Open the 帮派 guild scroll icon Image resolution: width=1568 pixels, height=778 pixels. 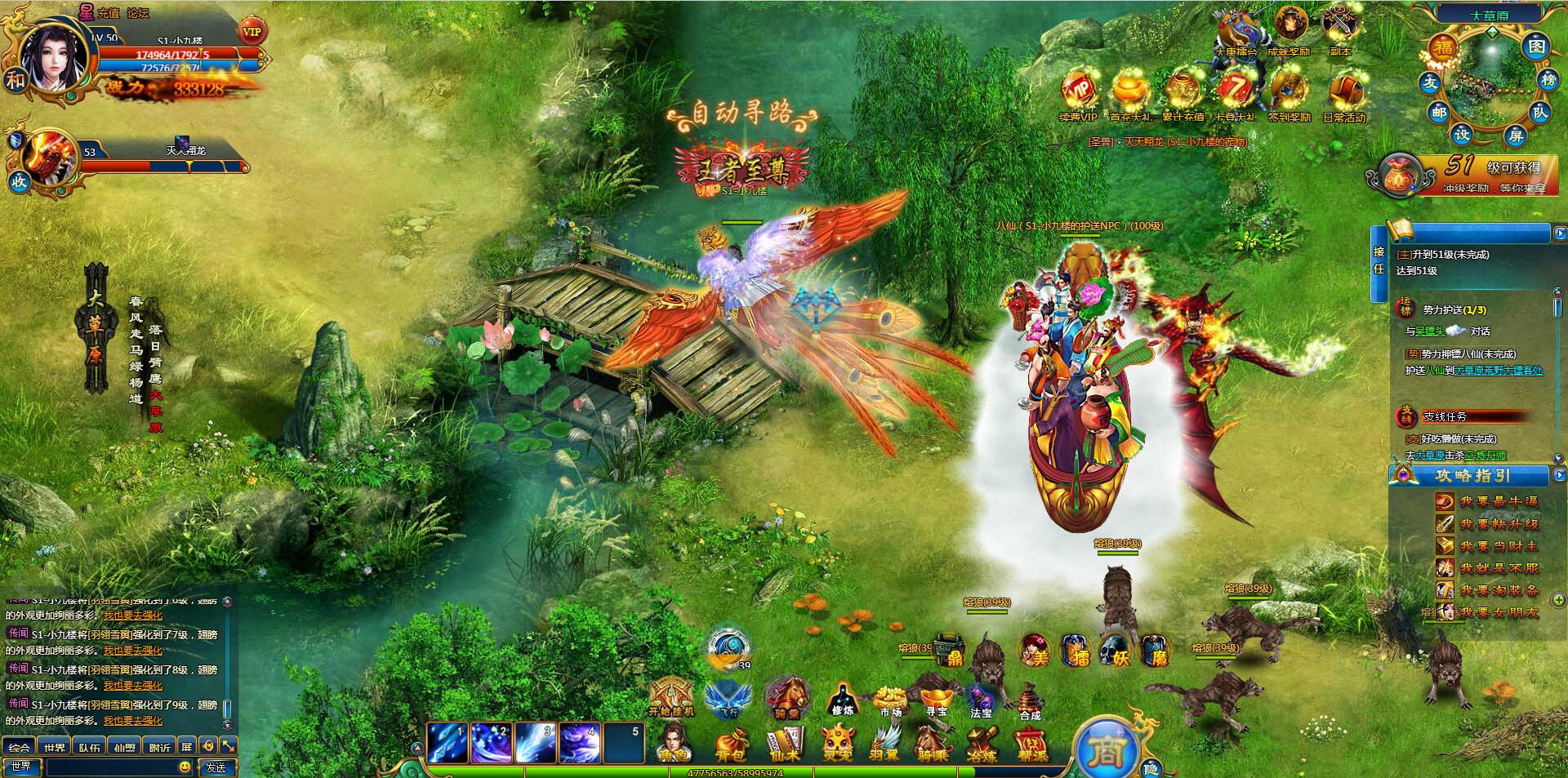click(1031, 743)
